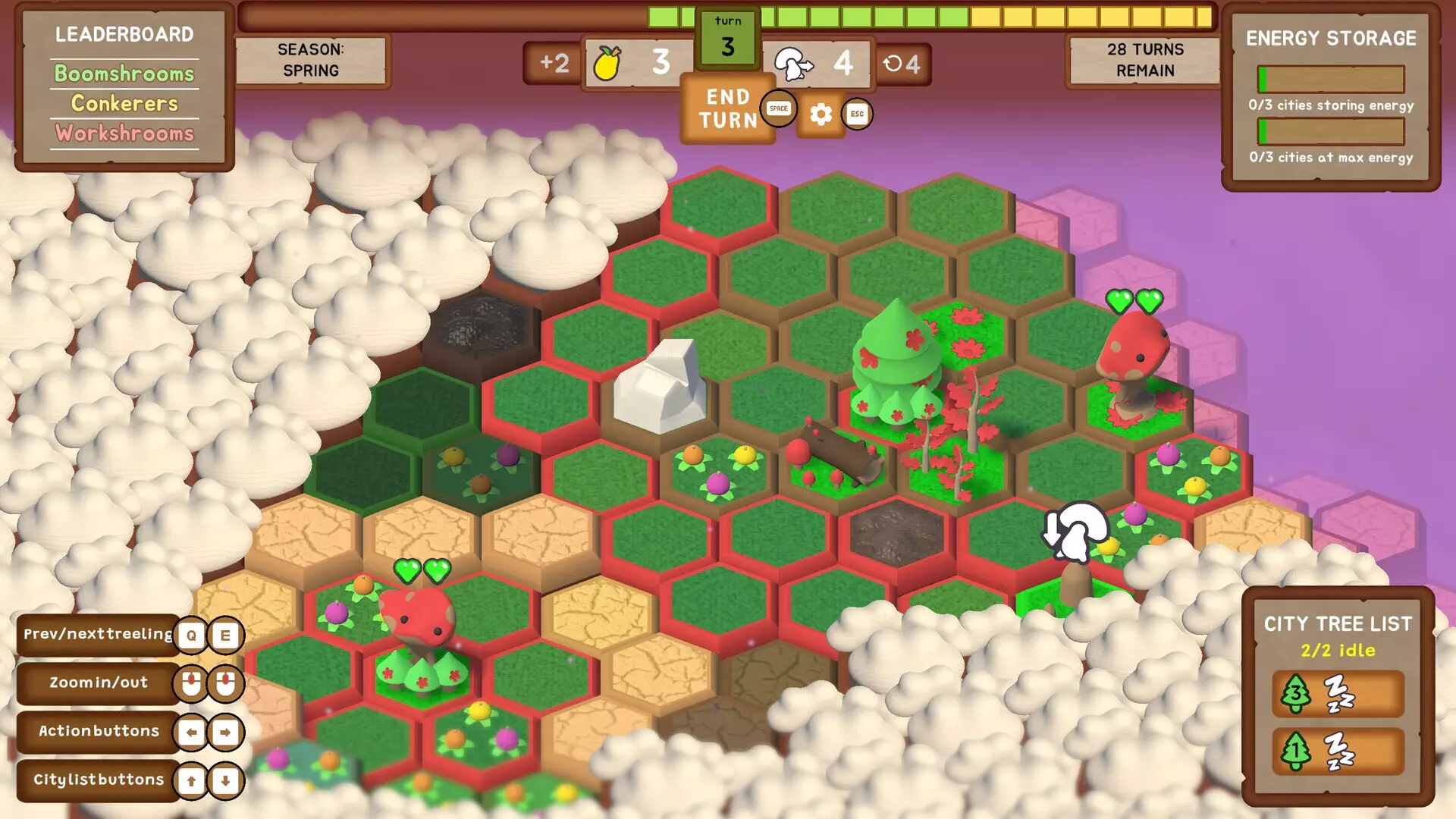Screen dimensions: 1456x819
Task: End the current turn
Action: (726, 109)
